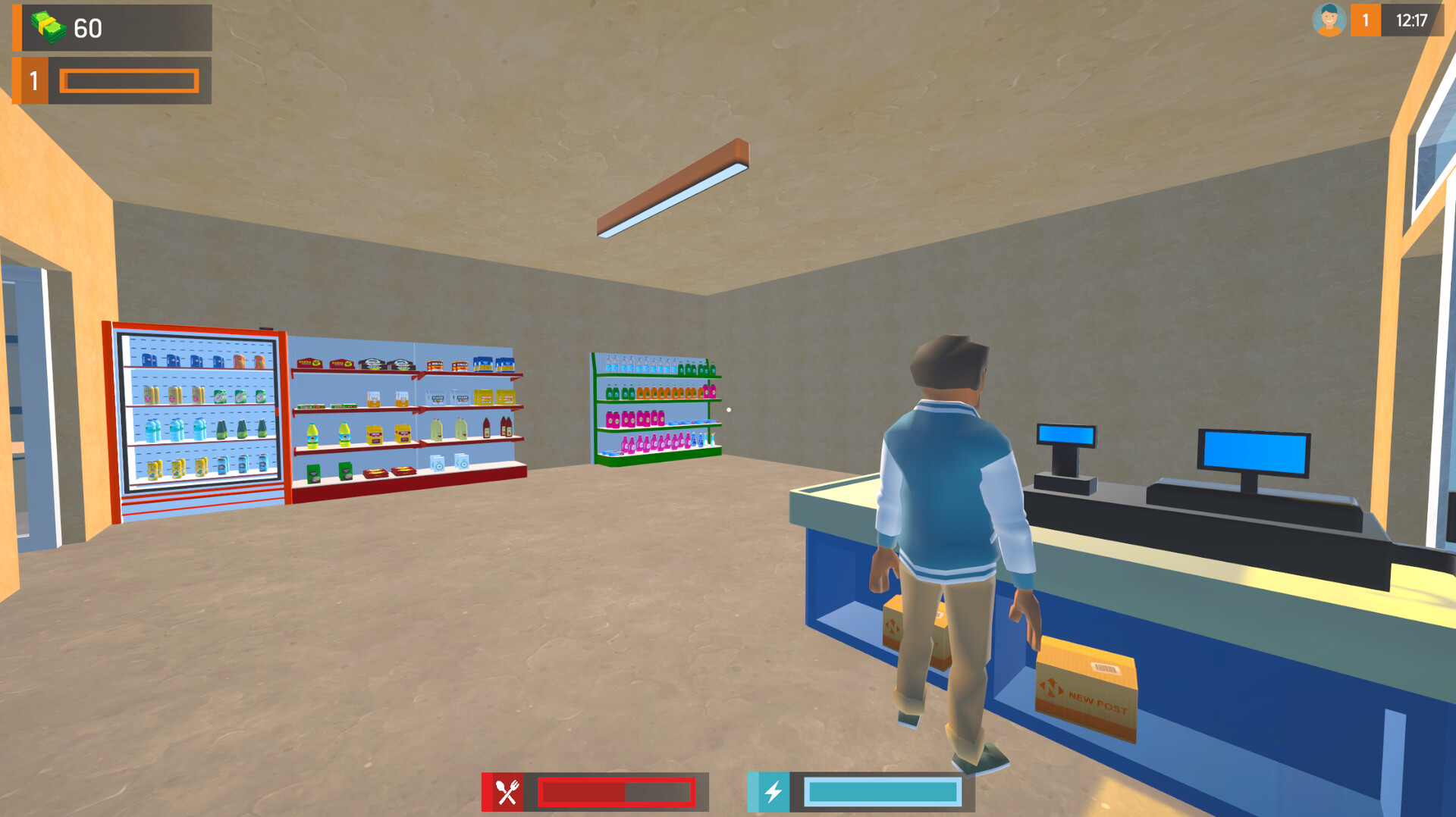Click the orange day counter badge
Screen dimensions: 1456x817
point(1365,20)
